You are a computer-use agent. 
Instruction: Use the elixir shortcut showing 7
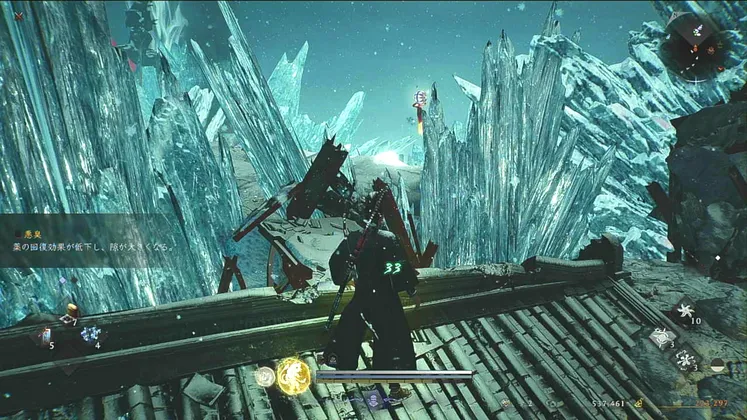click(70, 311)
